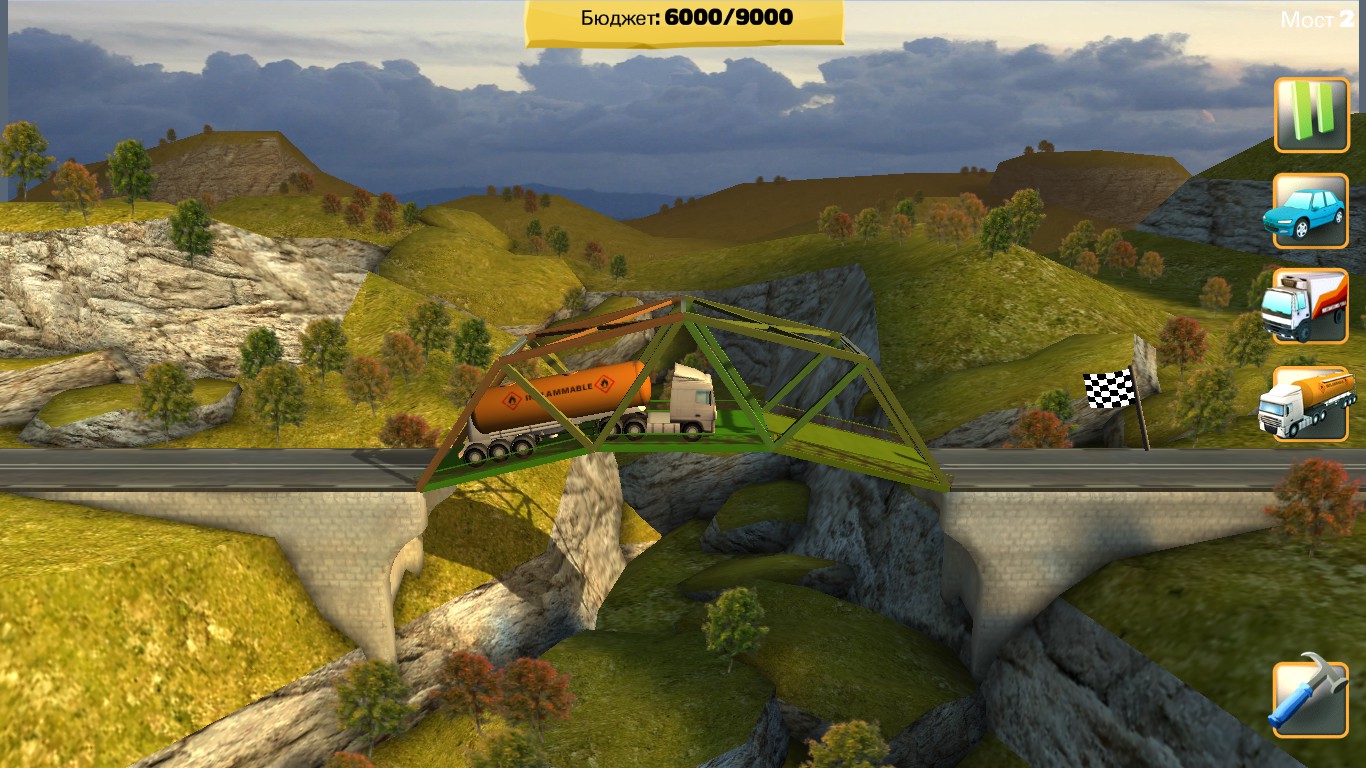The width and height of the screenshot is (1366, 768).
Task: Click the Бюджет 6000/9000 banner
Action: click(683, 17)
